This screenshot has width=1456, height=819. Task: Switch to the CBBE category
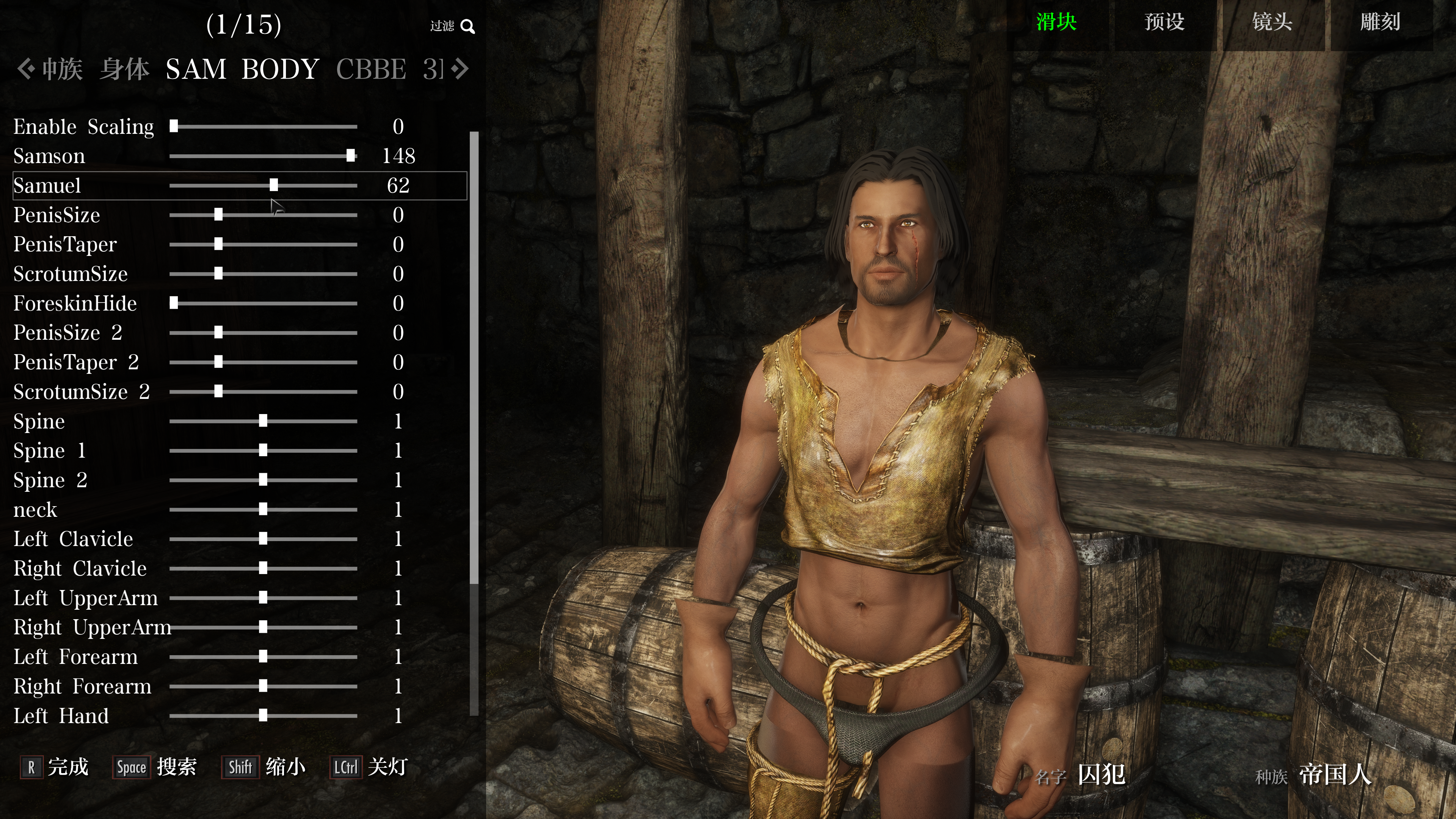tap(371, 69)
